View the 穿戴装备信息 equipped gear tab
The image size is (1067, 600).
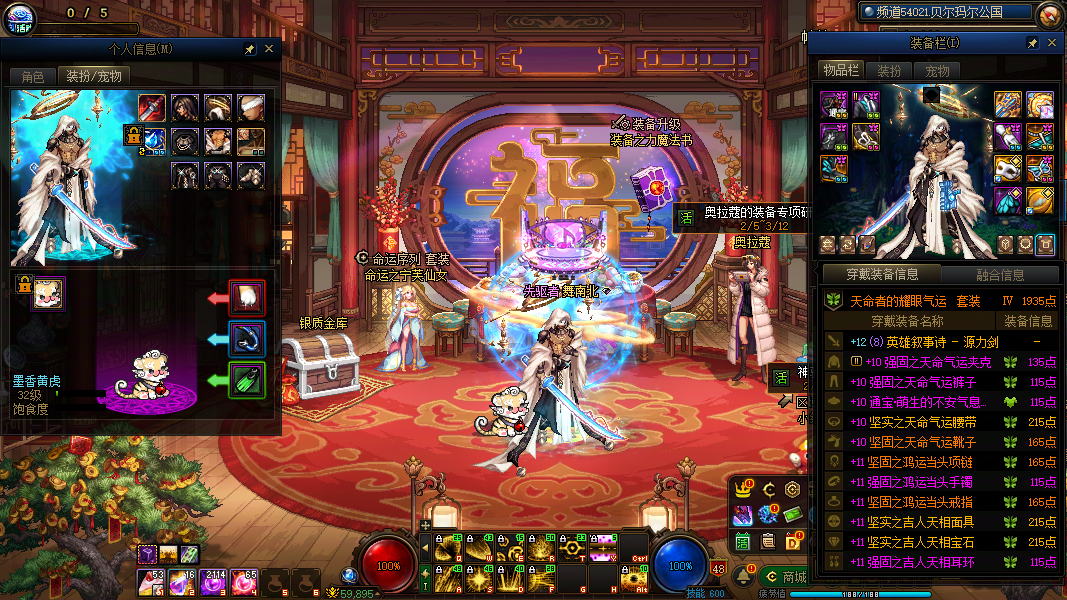click(x=881, y=275)
